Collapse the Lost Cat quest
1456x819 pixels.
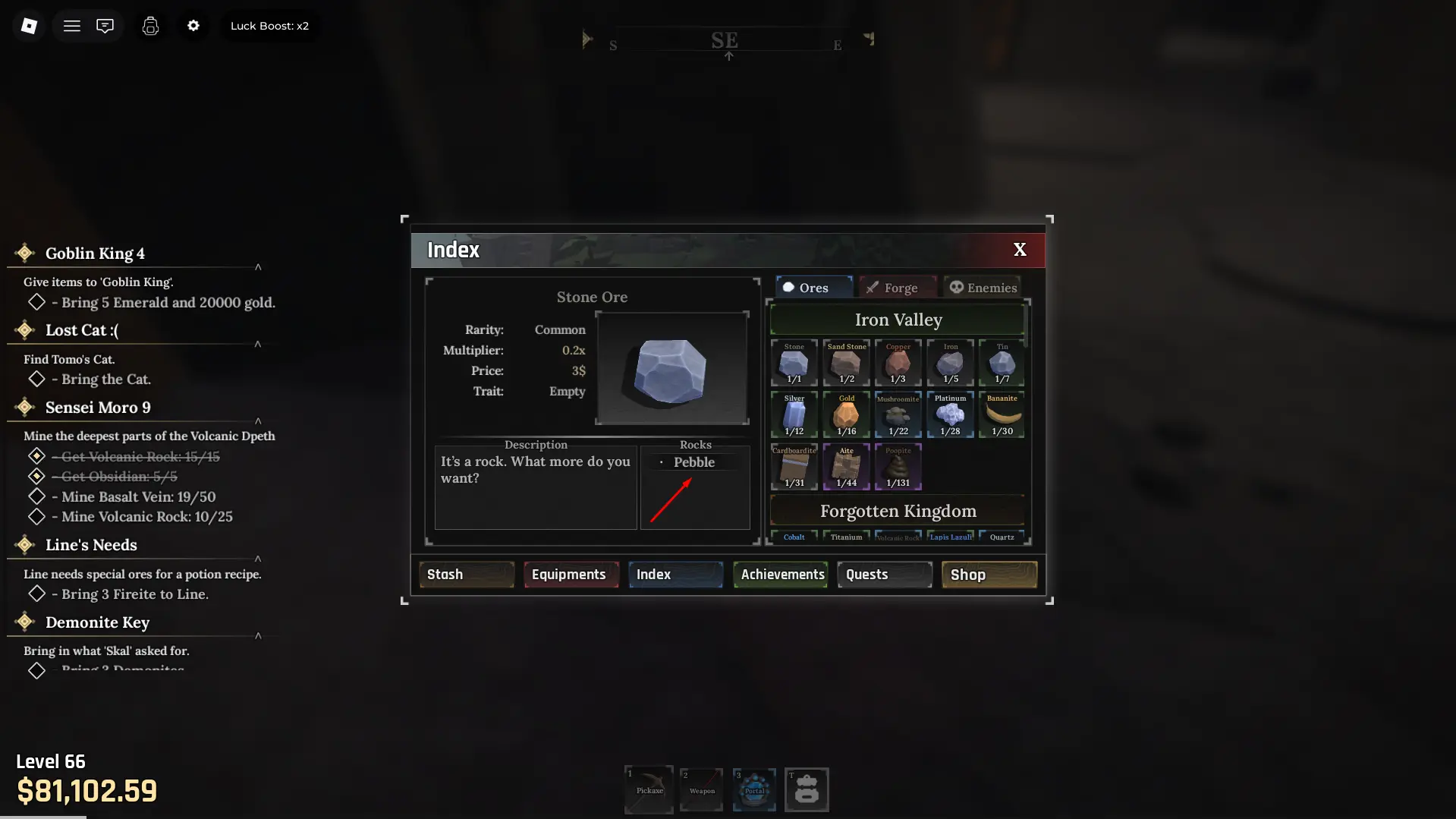[258, 344]
